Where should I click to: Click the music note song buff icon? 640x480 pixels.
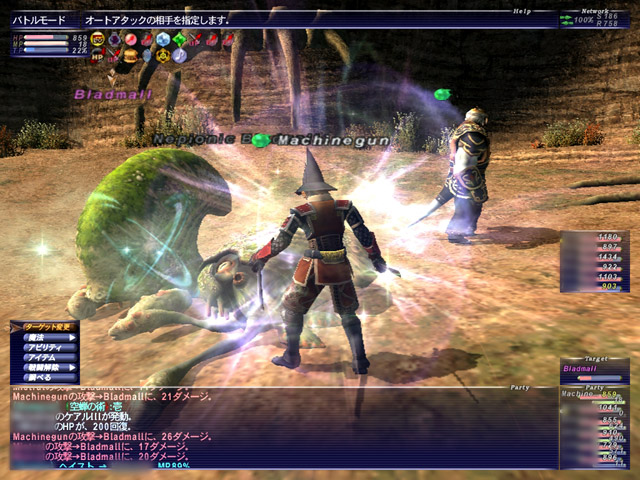click(x=180, y=56)
